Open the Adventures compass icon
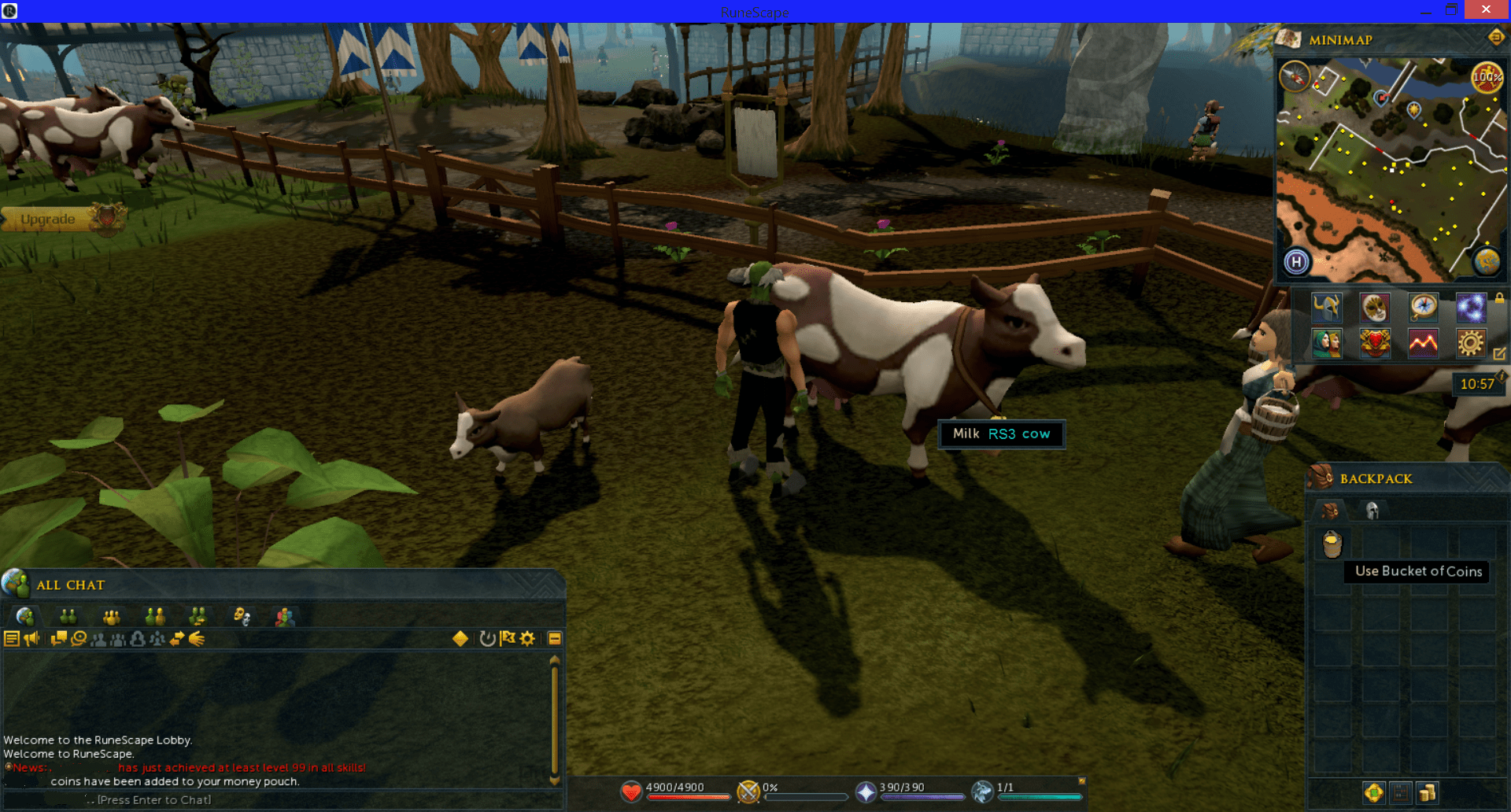This screenshot has height=812, width=1511. pyautogui.click(x=1424, y=308)
